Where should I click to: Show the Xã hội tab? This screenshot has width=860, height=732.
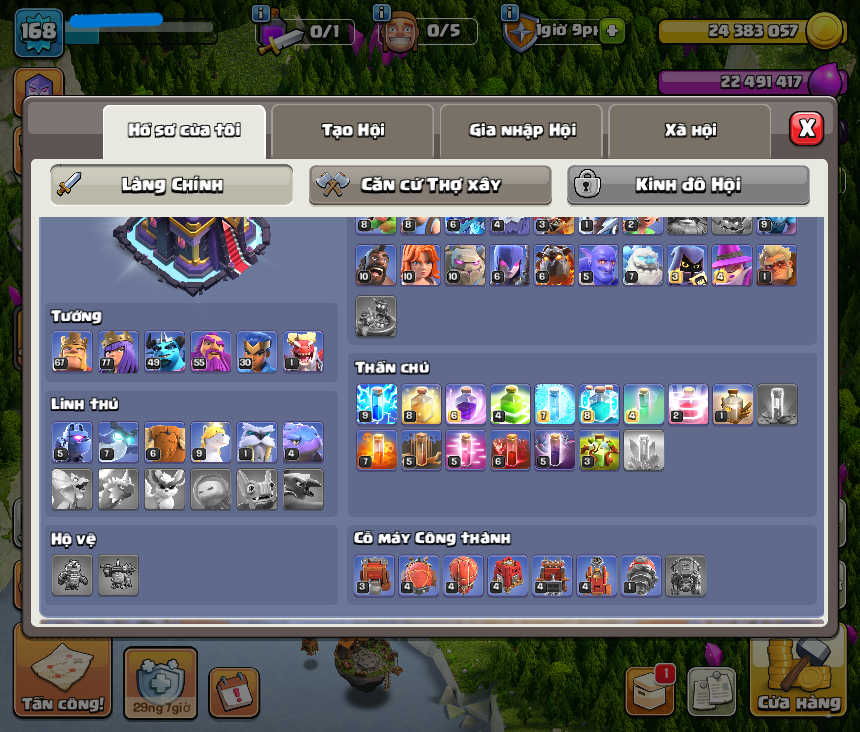point(690,130)
